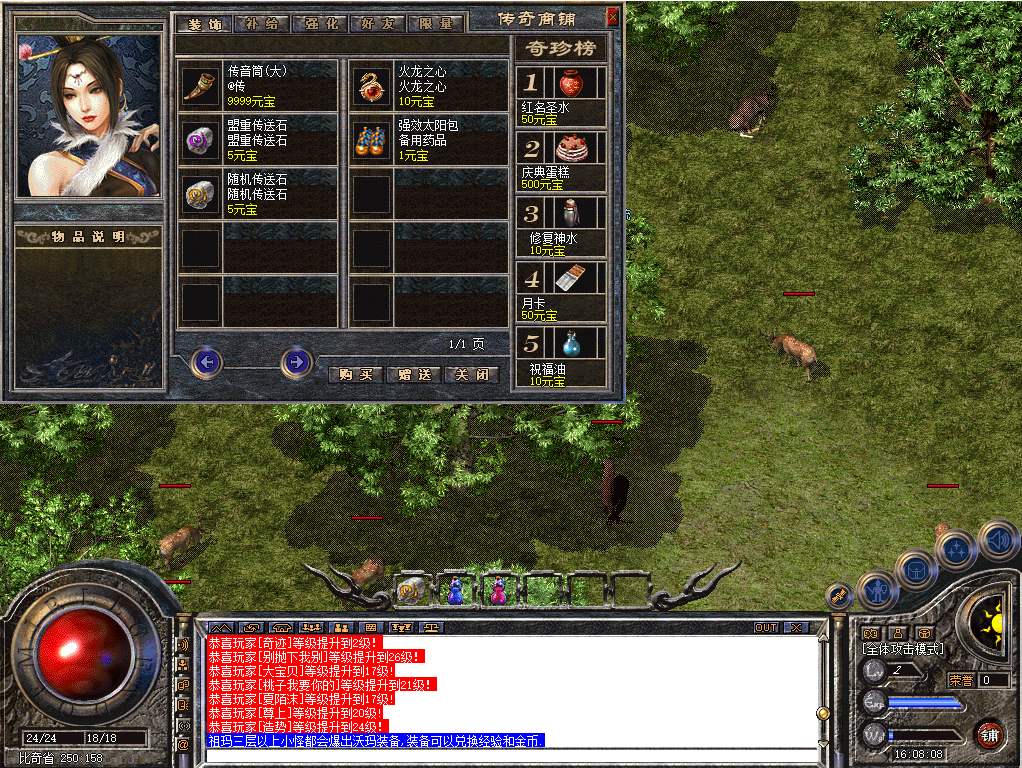Click the OUT button above chat
Viewport: 1022px width, 768px height.
click(766, 627)
